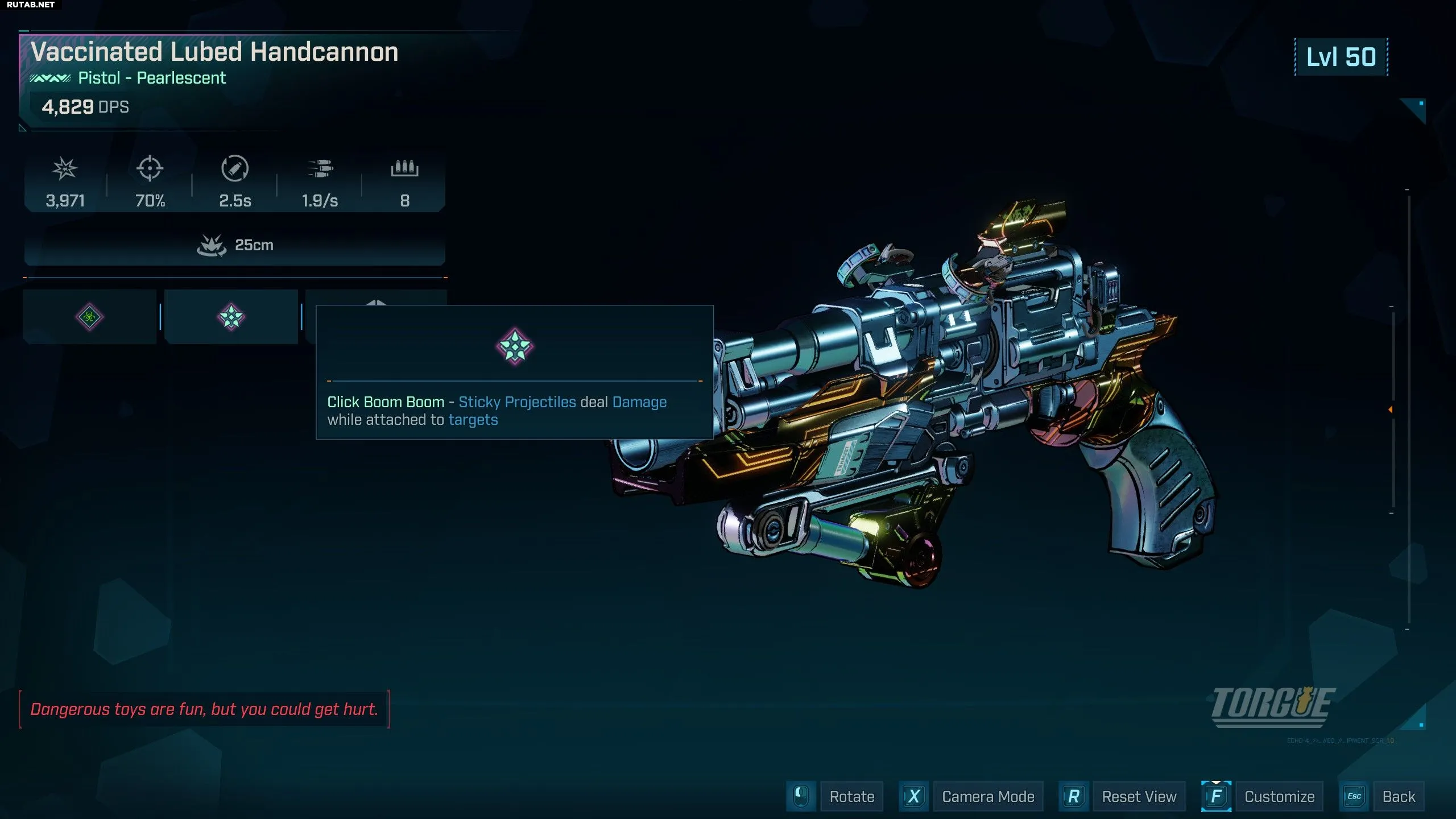Select the Click Boom Boom perk slot

(x=231, y=317)
